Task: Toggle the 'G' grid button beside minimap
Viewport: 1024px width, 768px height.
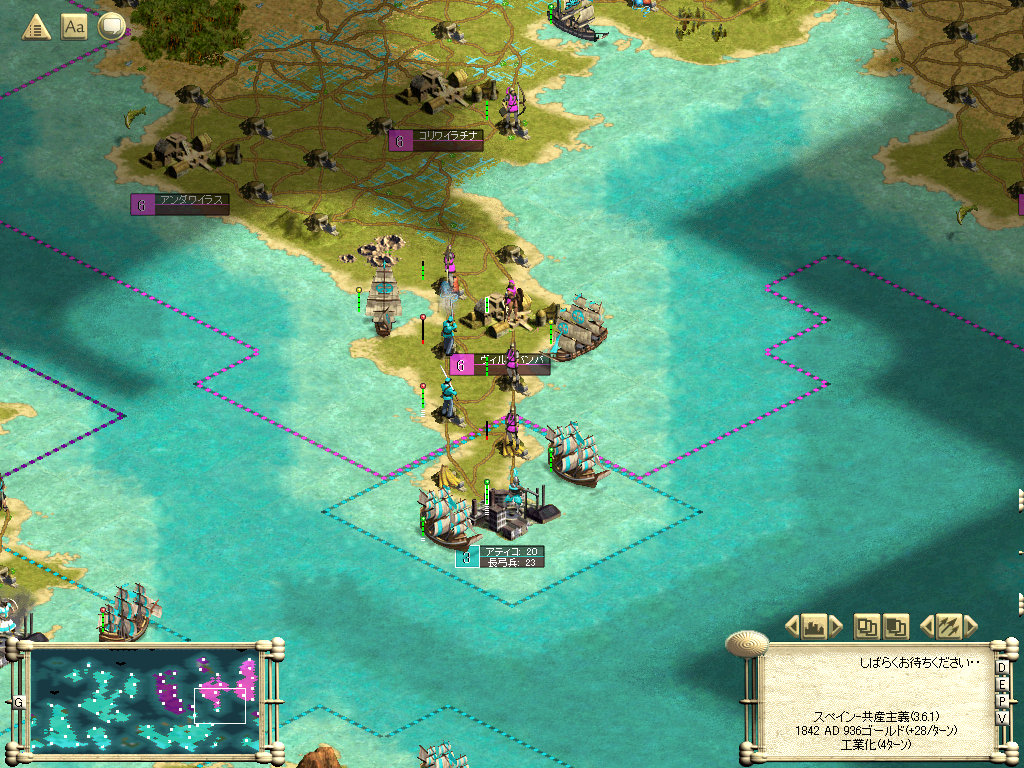Action: [x=18, y=702]
